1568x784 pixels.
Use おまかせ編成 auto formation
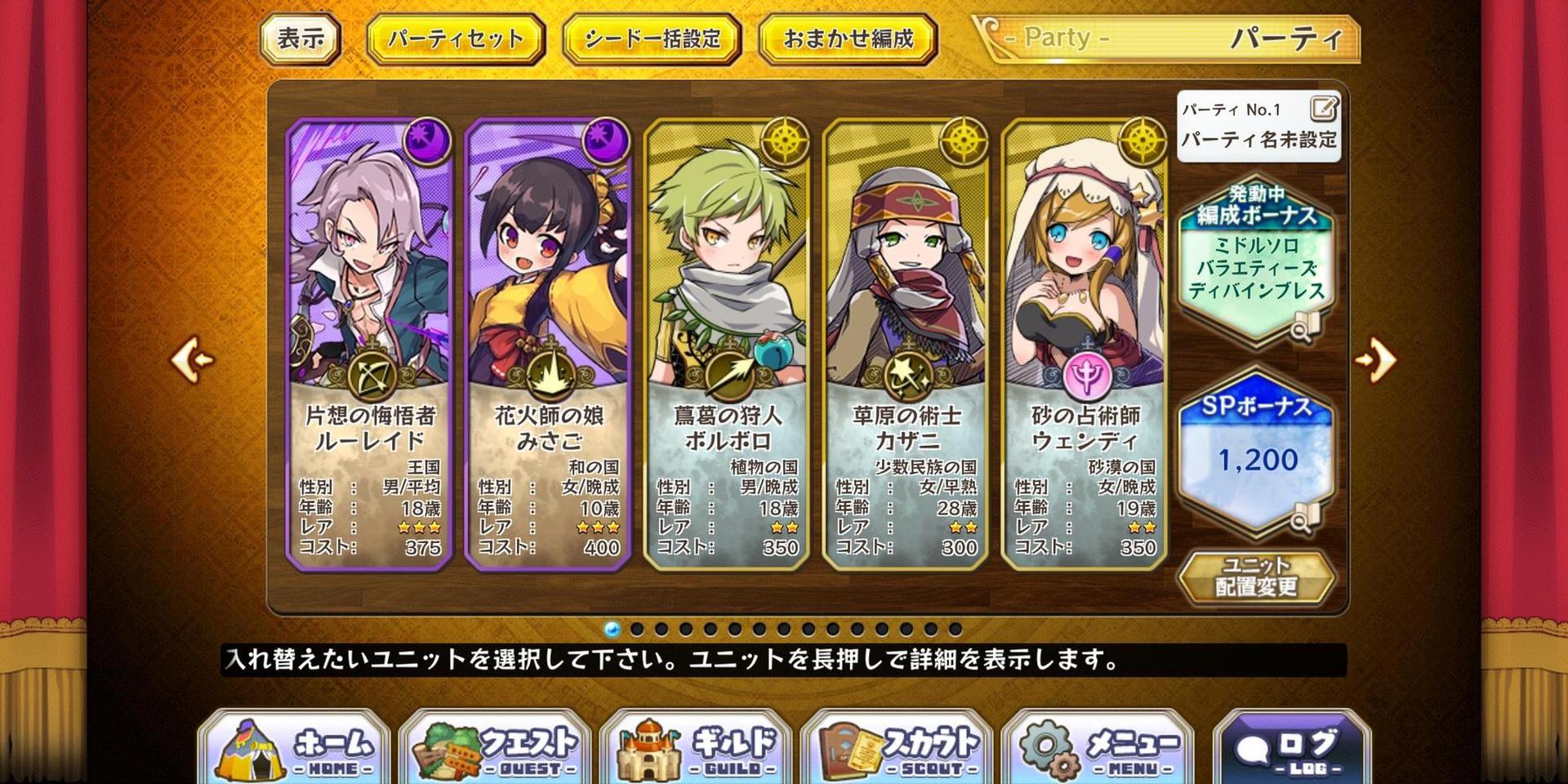[x=848, y=39]
